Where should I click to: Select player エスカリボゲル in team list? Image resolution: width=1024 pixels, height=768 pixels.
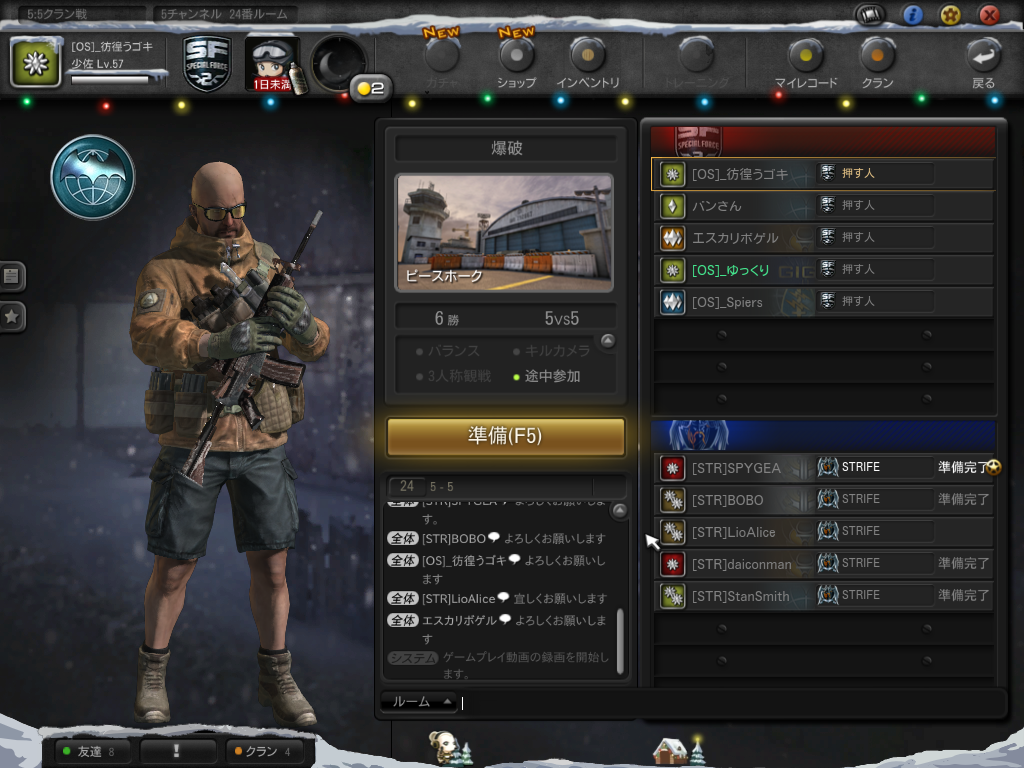point(735,238)
